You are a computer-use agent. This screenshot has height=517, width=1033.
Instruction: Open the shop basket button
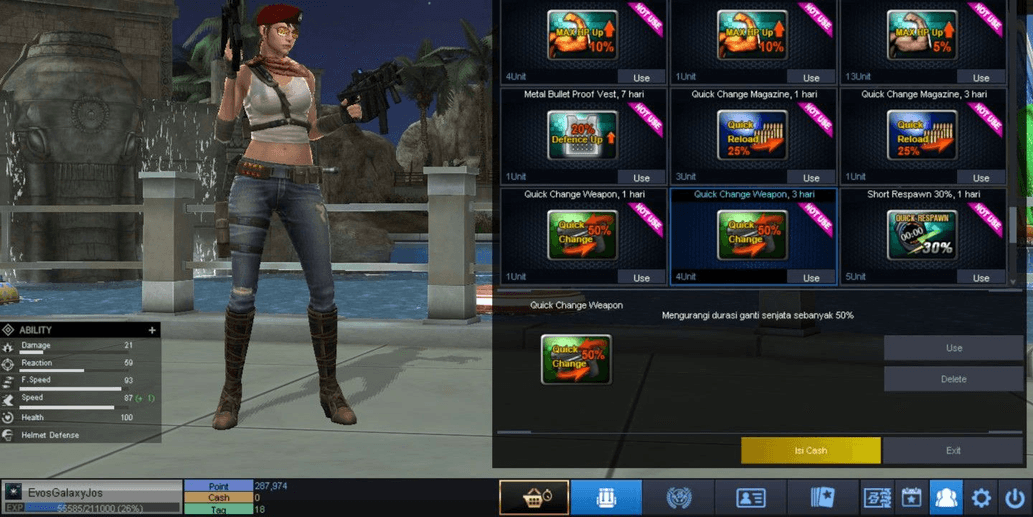534,497
